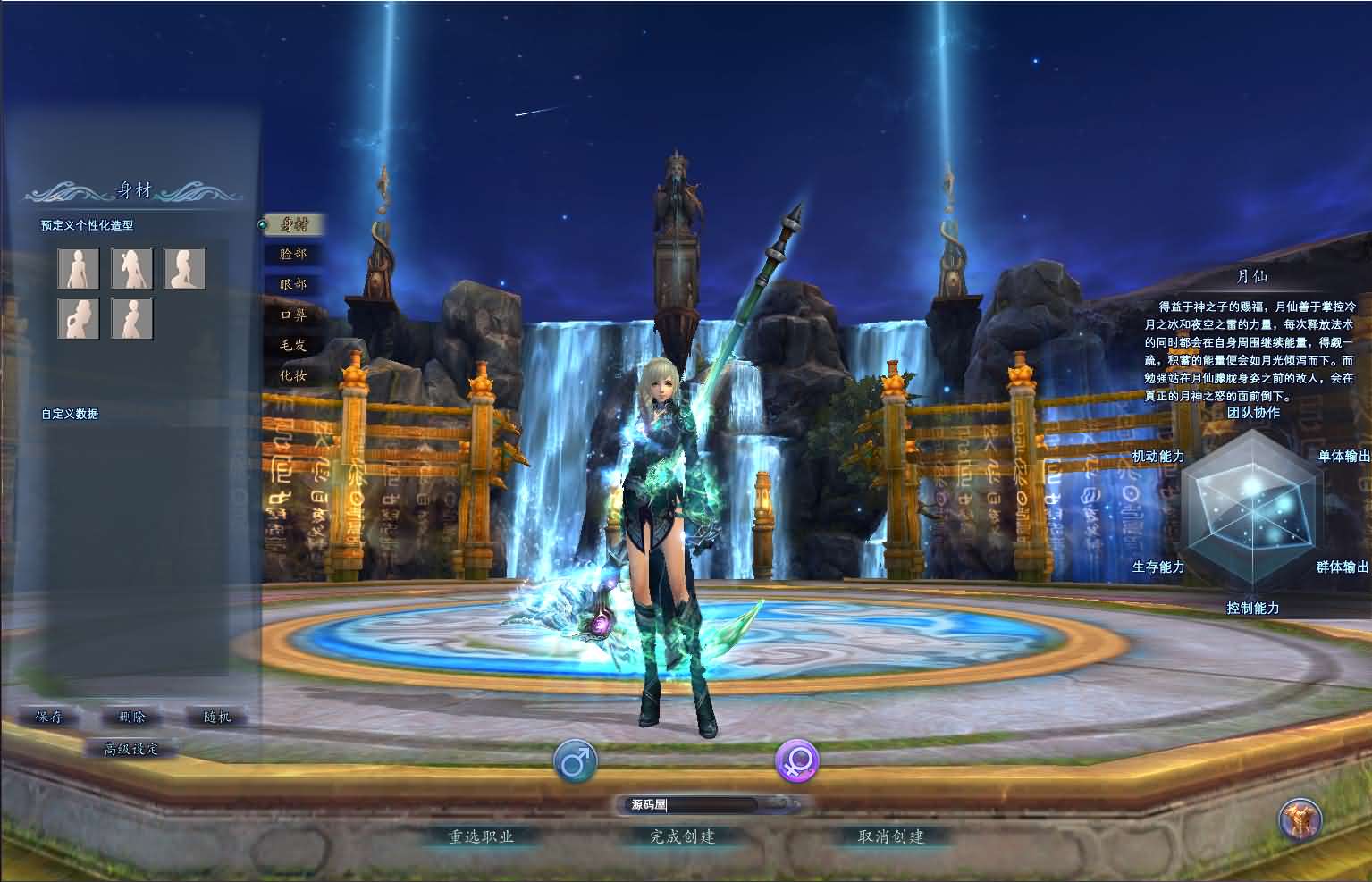Switch to the 眼部 (eyes) customization tab
Image resolution: width=1372 pixels, height=882 pixels.
[295, 284]
